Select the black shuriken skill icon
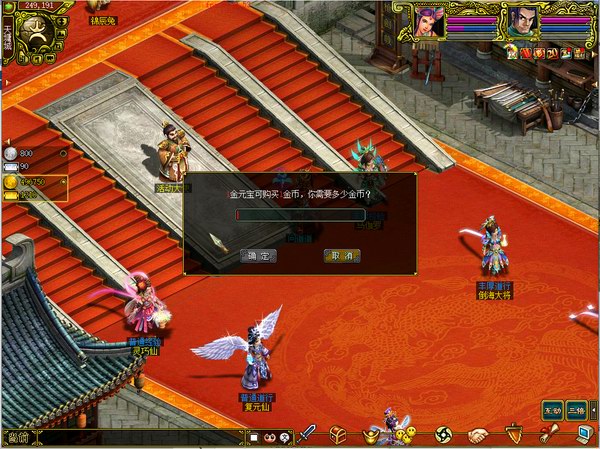The width and height of the screenshot is (600, 449). (444, 435)
